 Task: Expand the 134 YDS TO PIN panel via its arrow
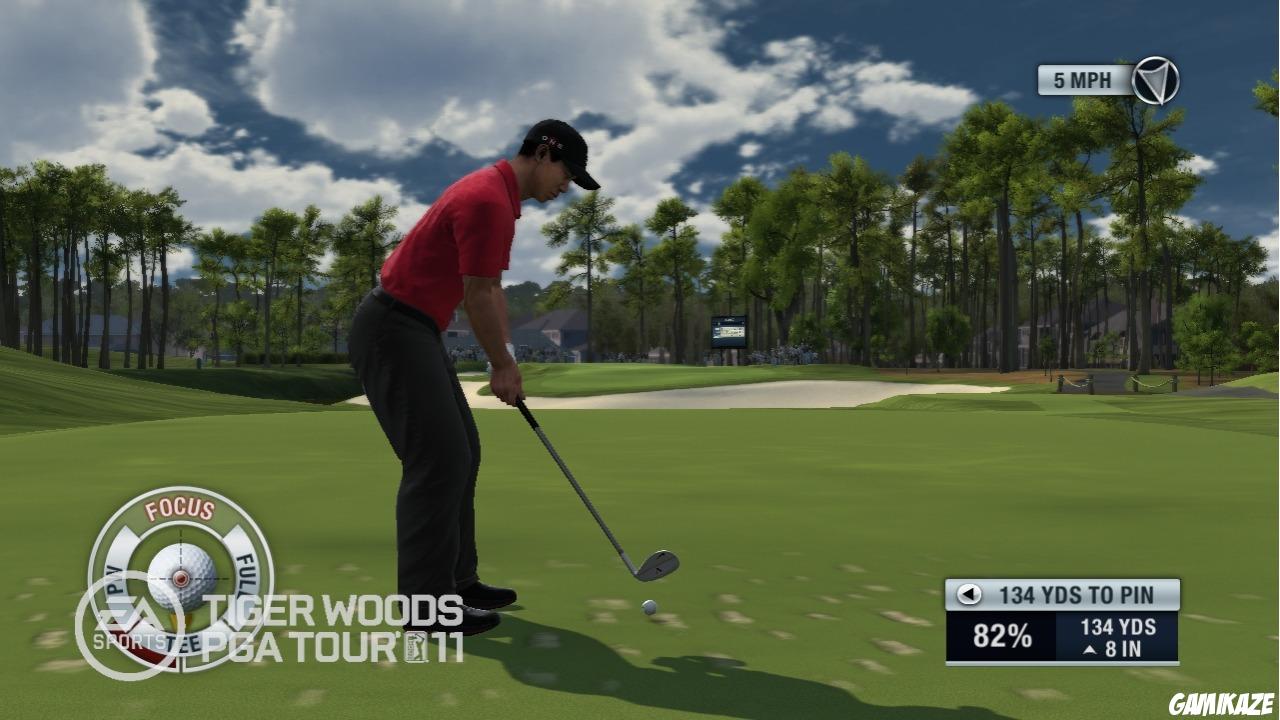(x=967, y=594)
